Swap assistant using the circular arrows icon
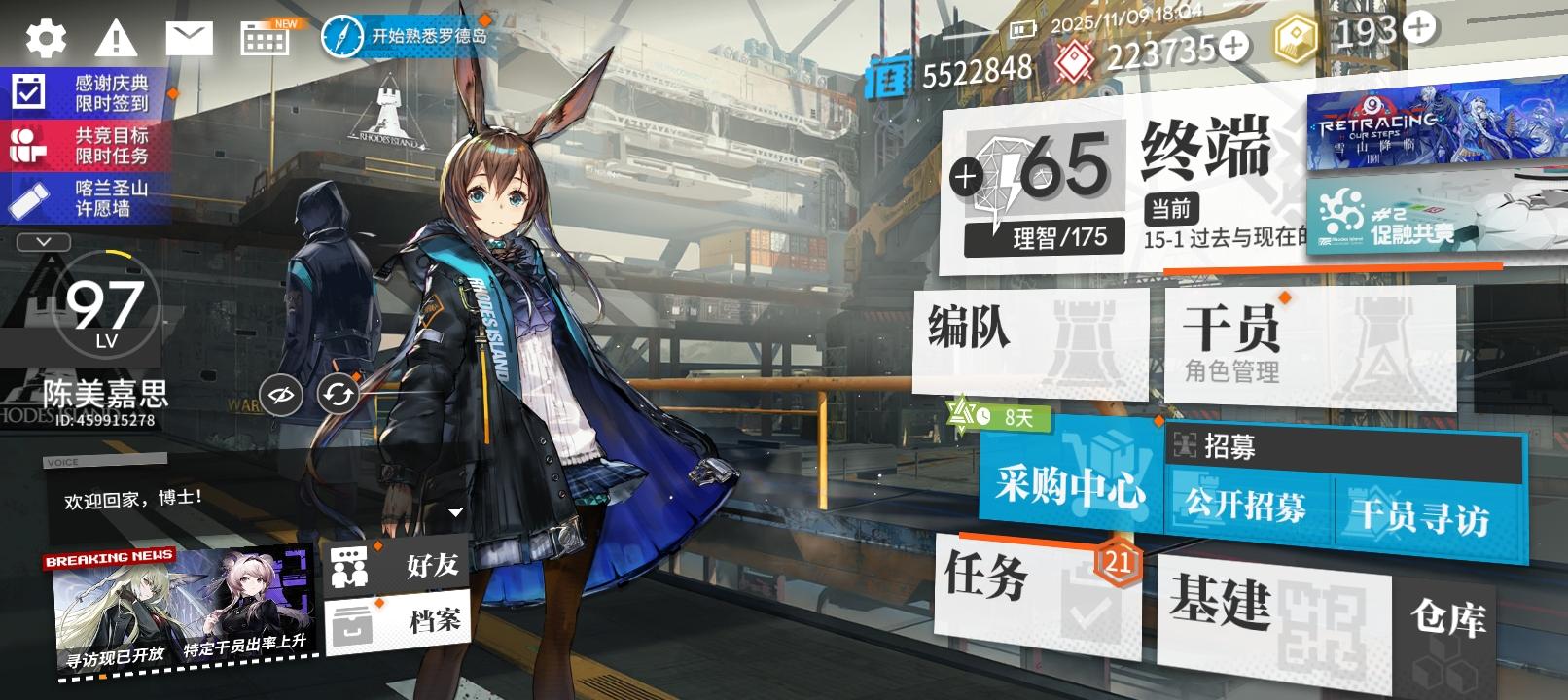 (336, 394)
